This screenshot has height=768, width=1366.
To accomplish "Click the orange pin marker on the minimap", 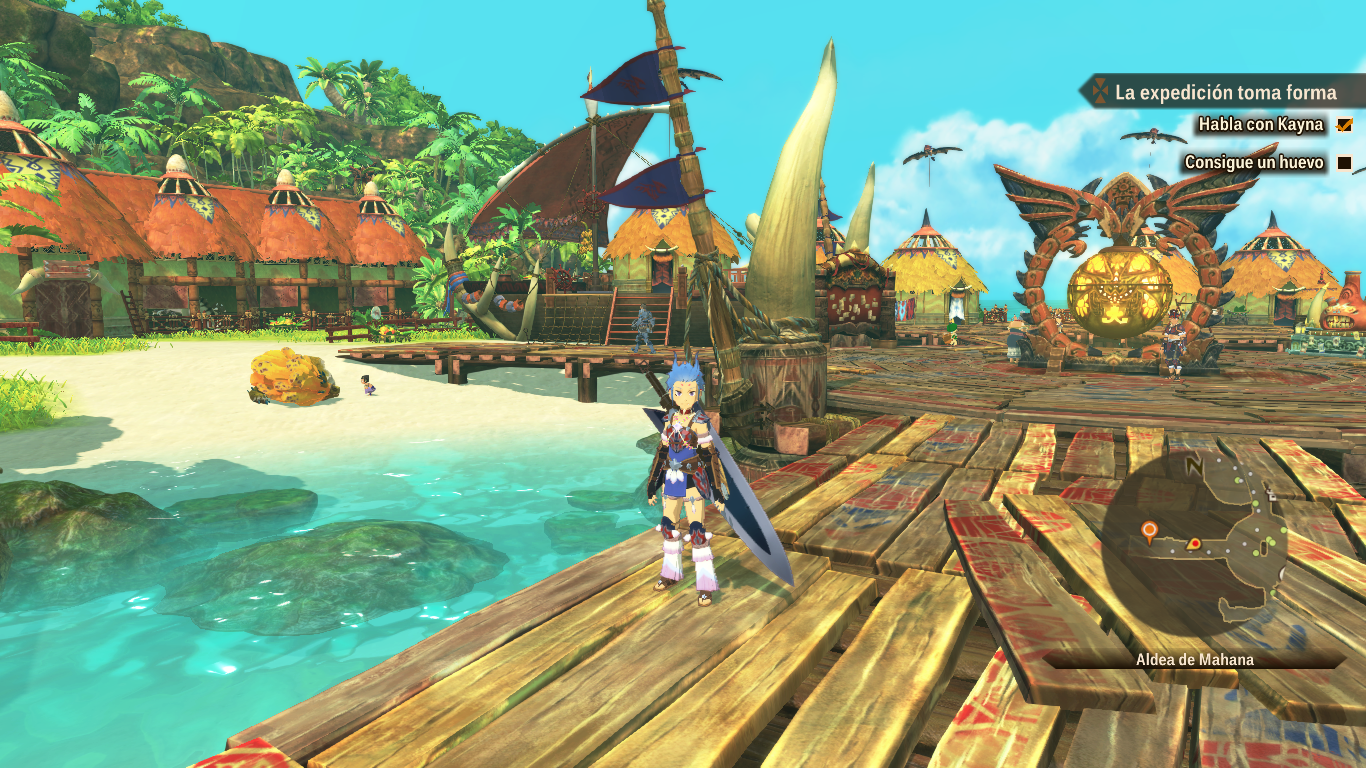I will click(x=1149, y=528).
